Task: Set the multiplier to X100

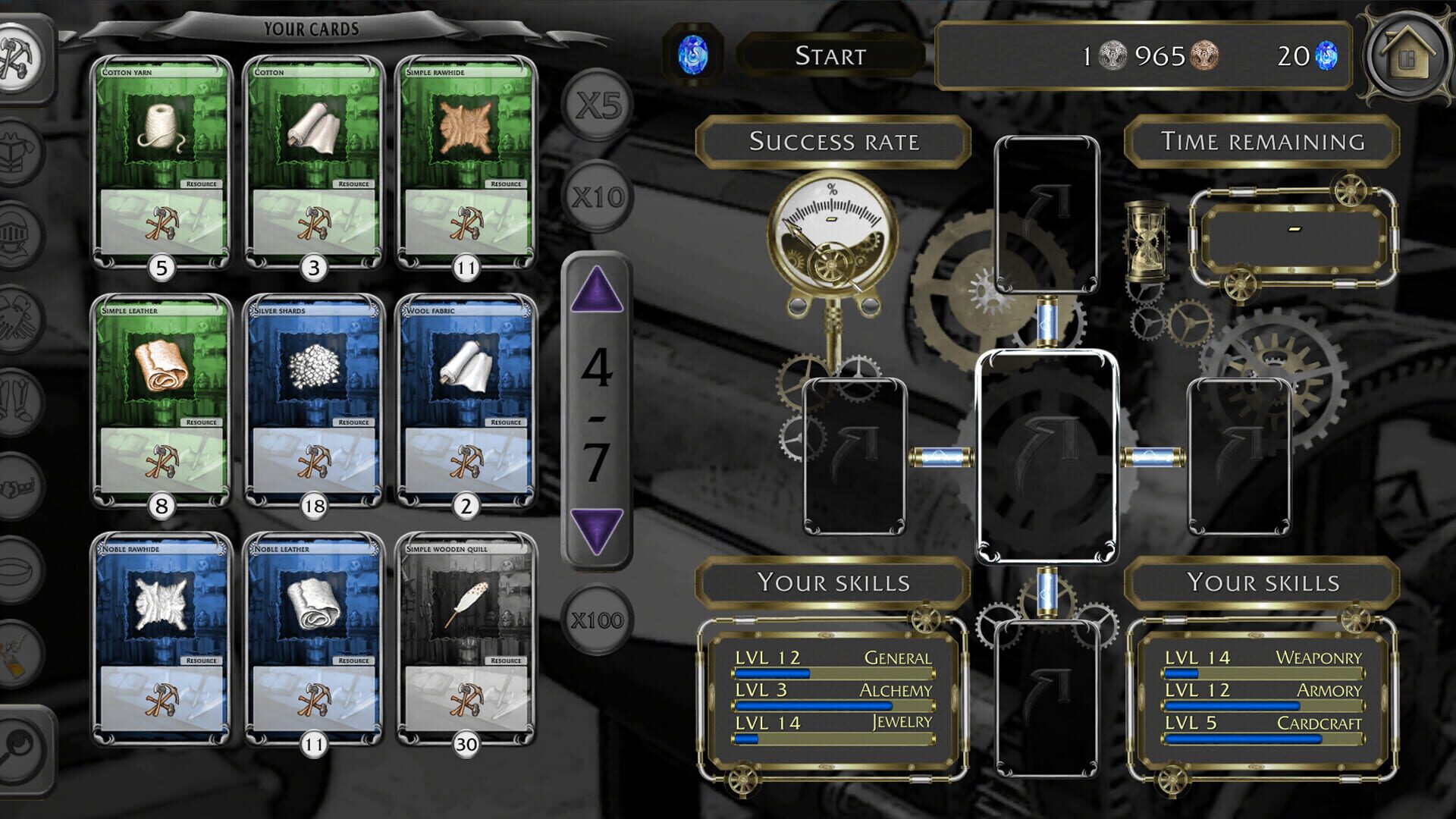Action: tap(598, 620)
